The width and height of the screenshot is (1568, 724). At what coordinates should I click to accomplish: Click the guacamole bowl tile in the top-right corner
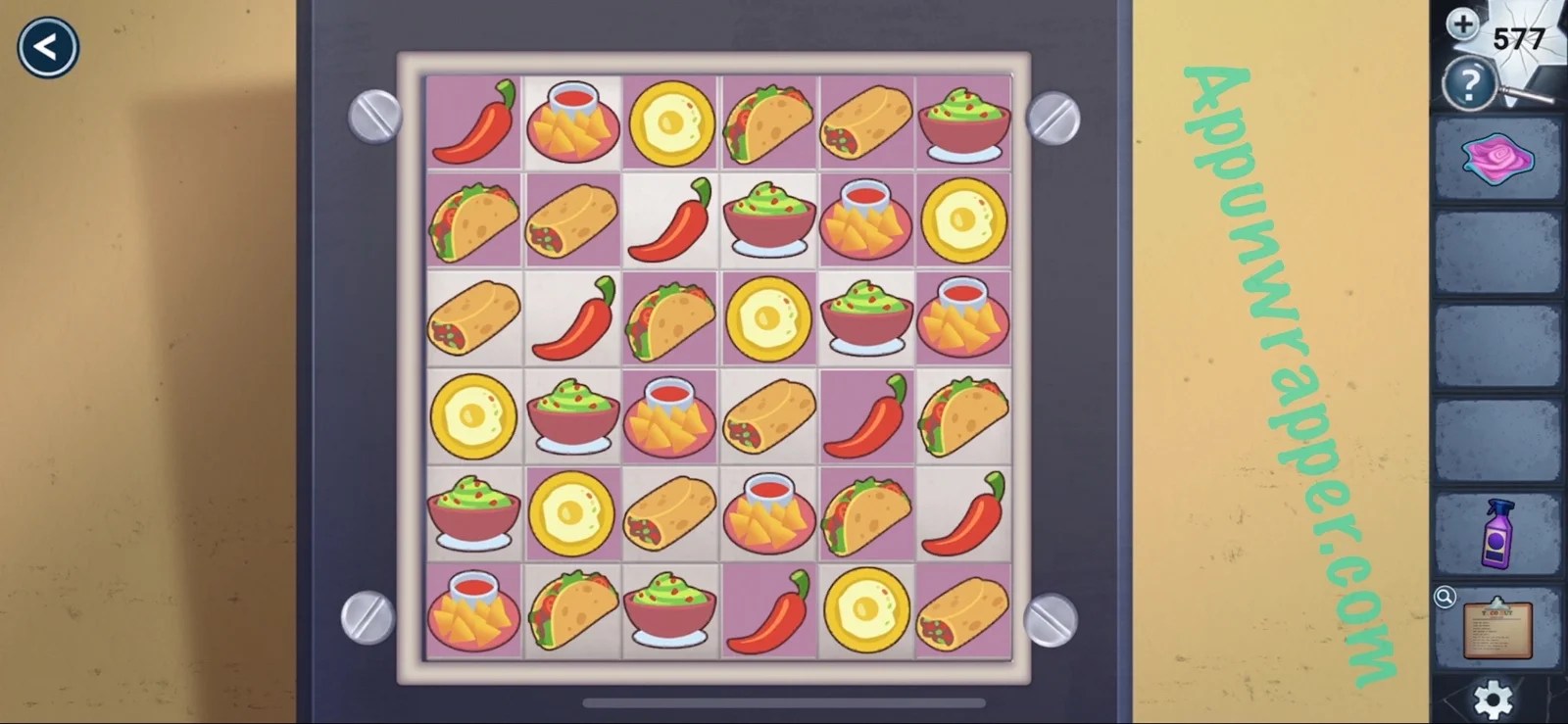[x=964, y=122]
